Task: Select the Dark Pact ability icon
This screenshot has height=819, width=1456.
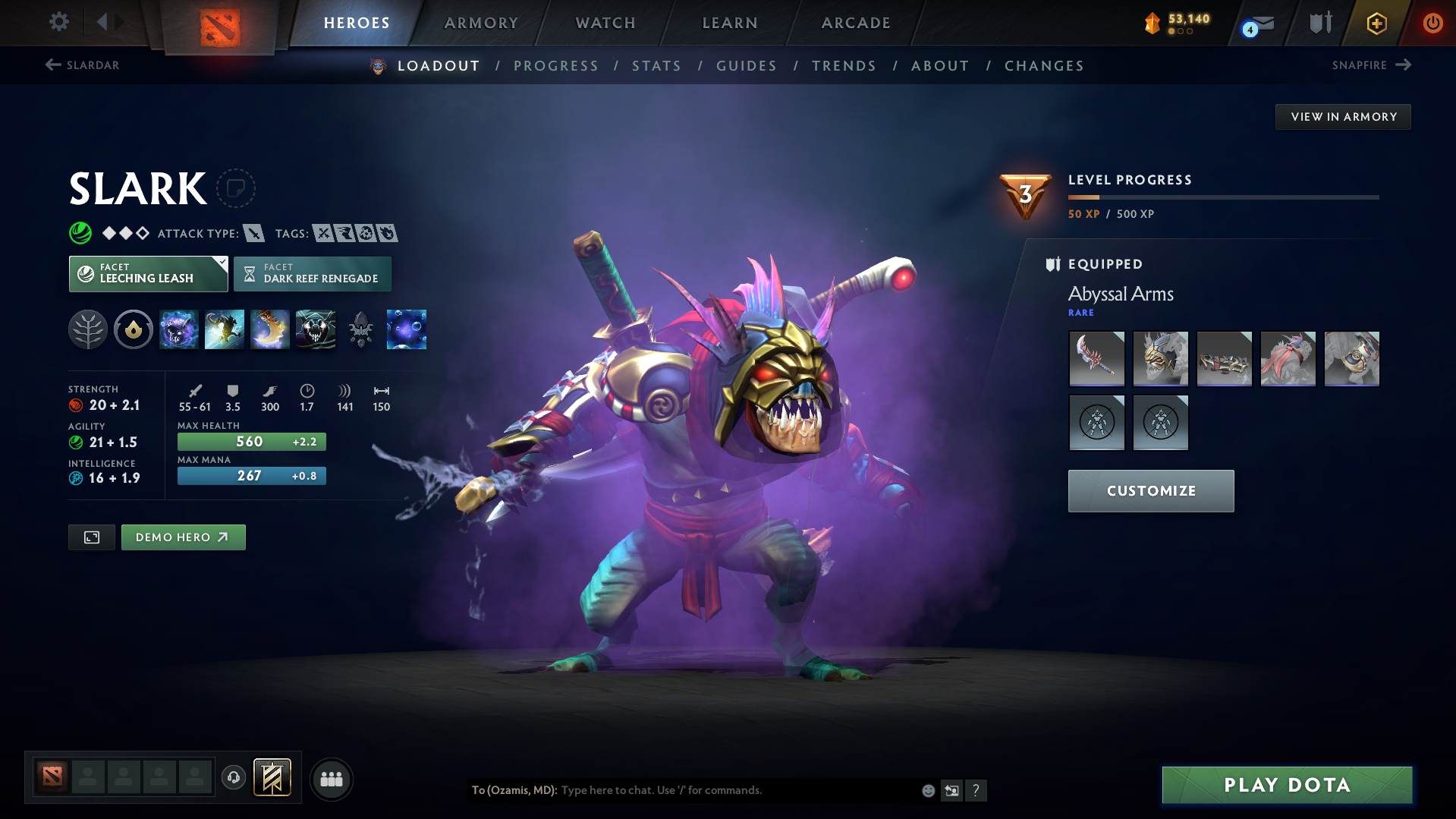Action: coord(179,329)
